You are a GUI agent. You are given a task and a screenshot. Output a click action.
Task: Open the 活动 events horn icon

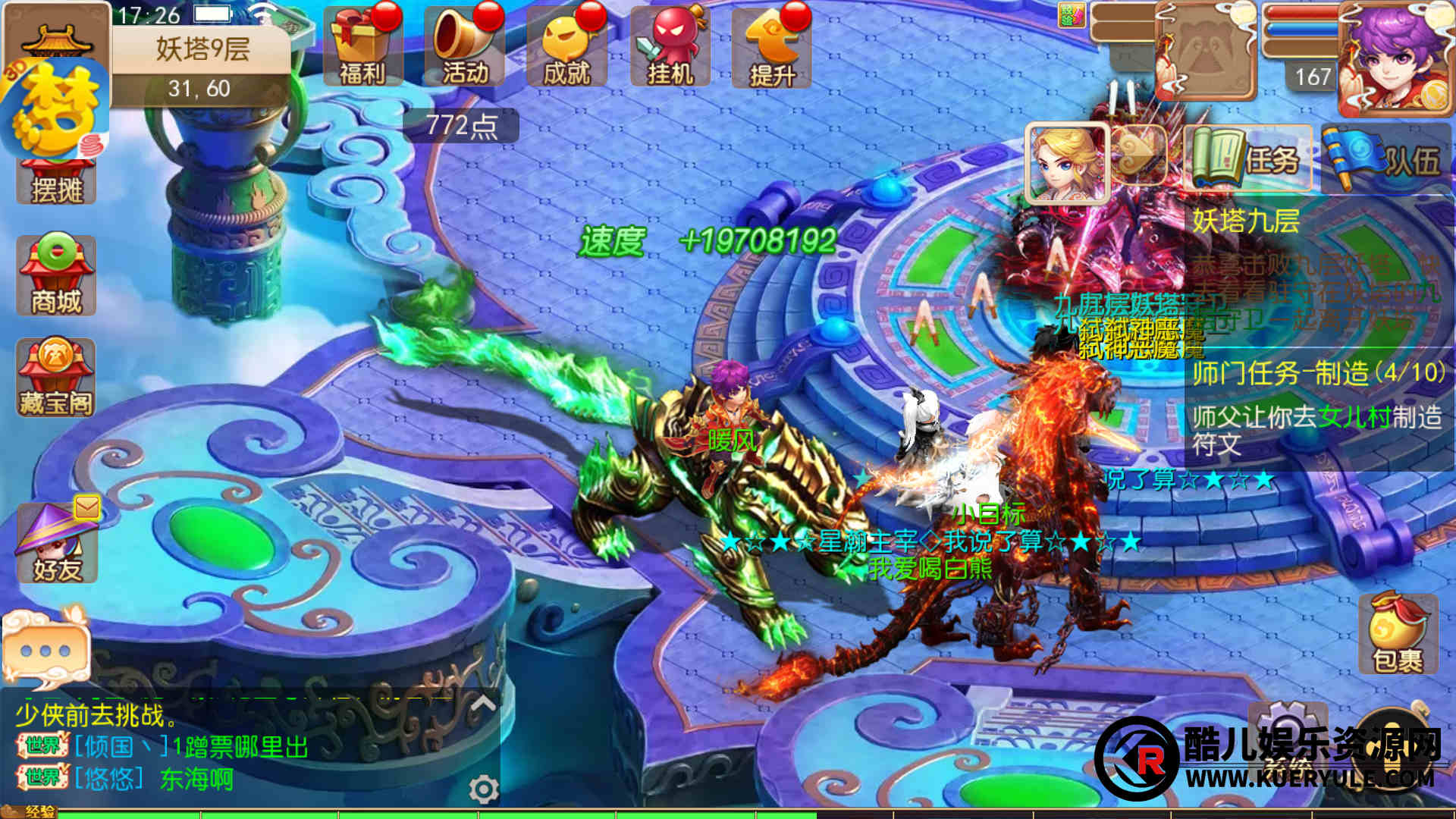click(464, 48)
